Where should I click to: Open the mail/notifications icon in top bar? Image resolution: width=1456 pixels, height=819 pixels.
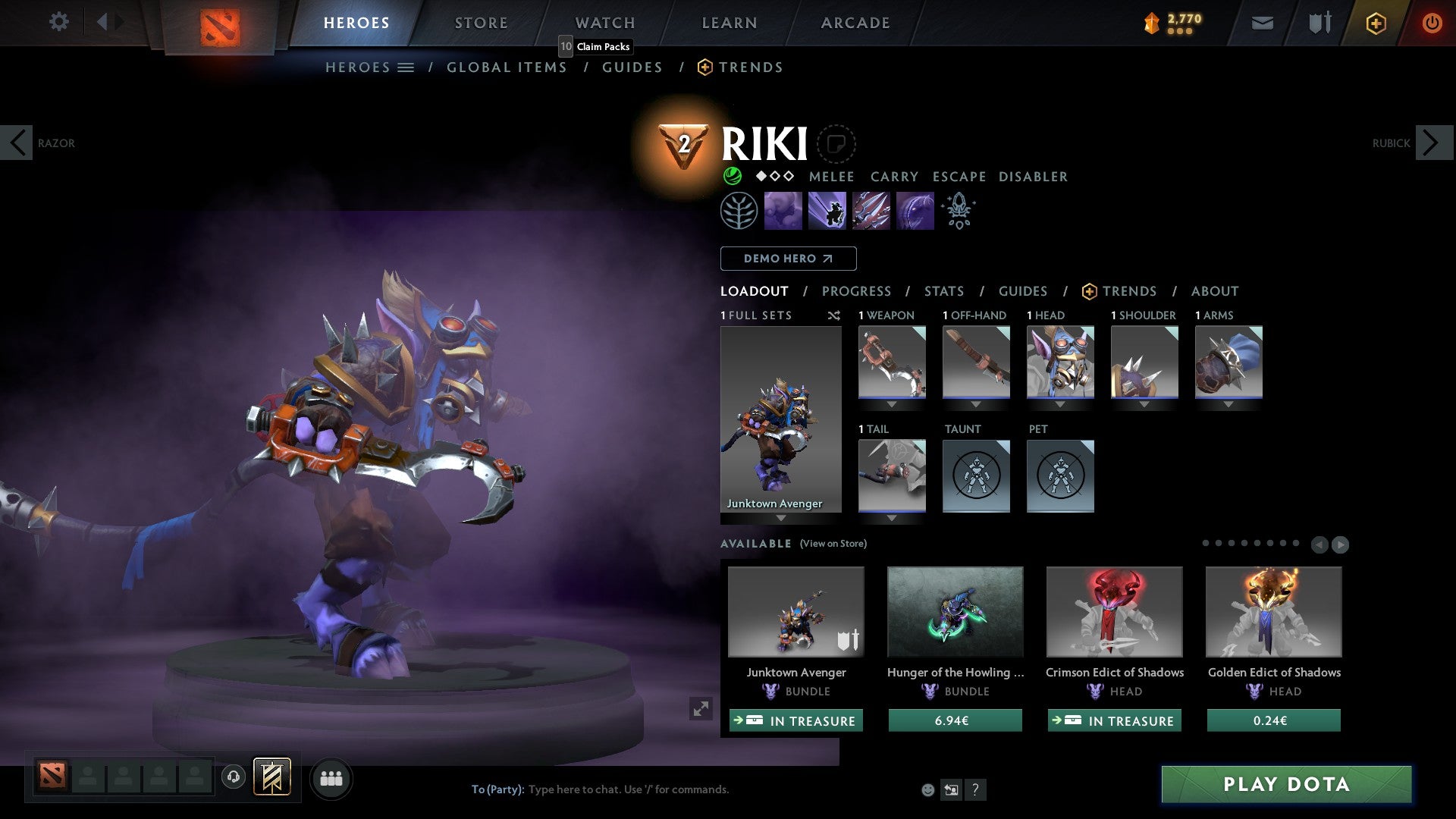pos(1263,23)
